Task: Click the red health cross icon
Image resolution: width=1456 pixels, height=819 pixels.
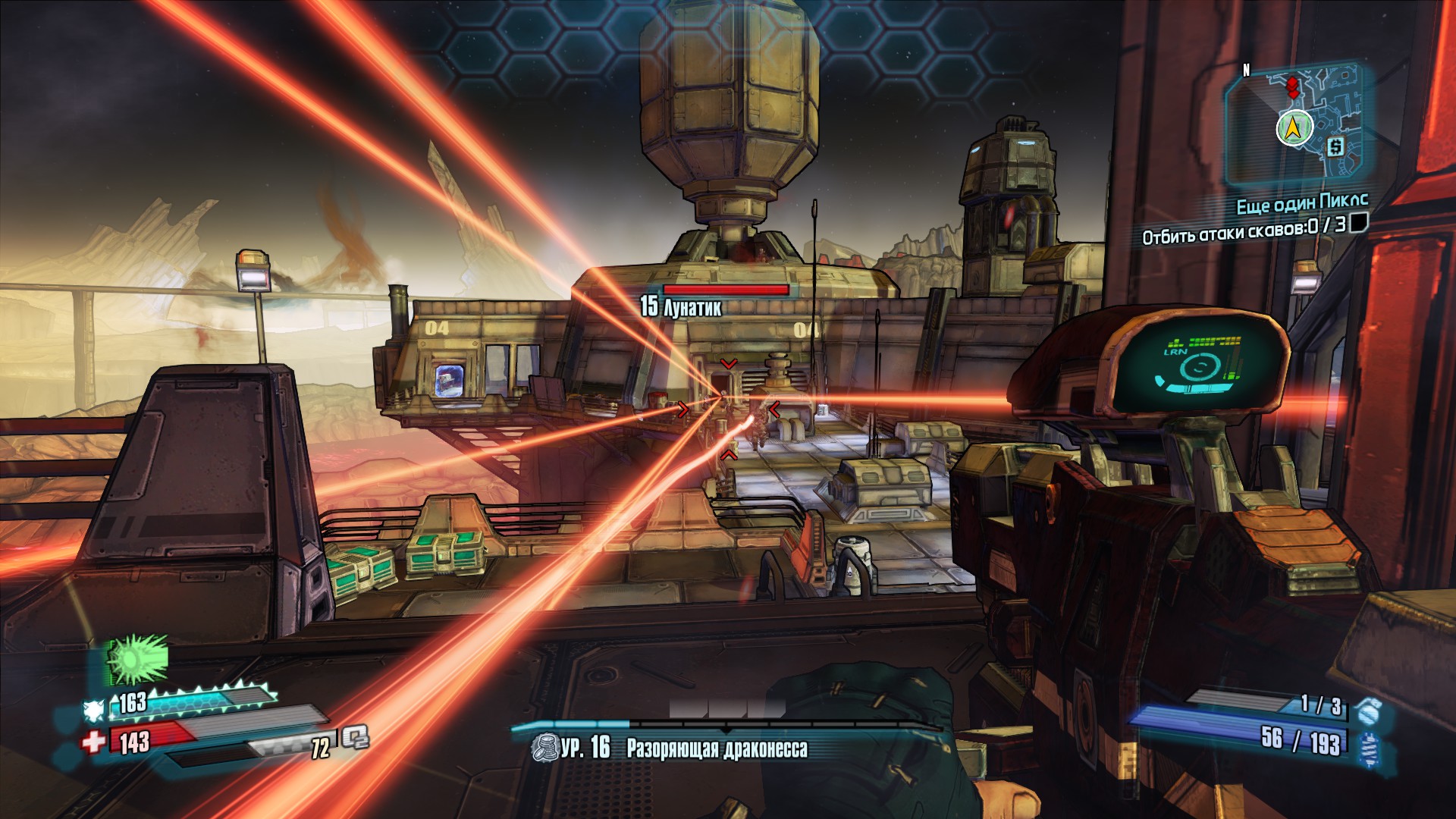Action: click(x=94, y=741)
